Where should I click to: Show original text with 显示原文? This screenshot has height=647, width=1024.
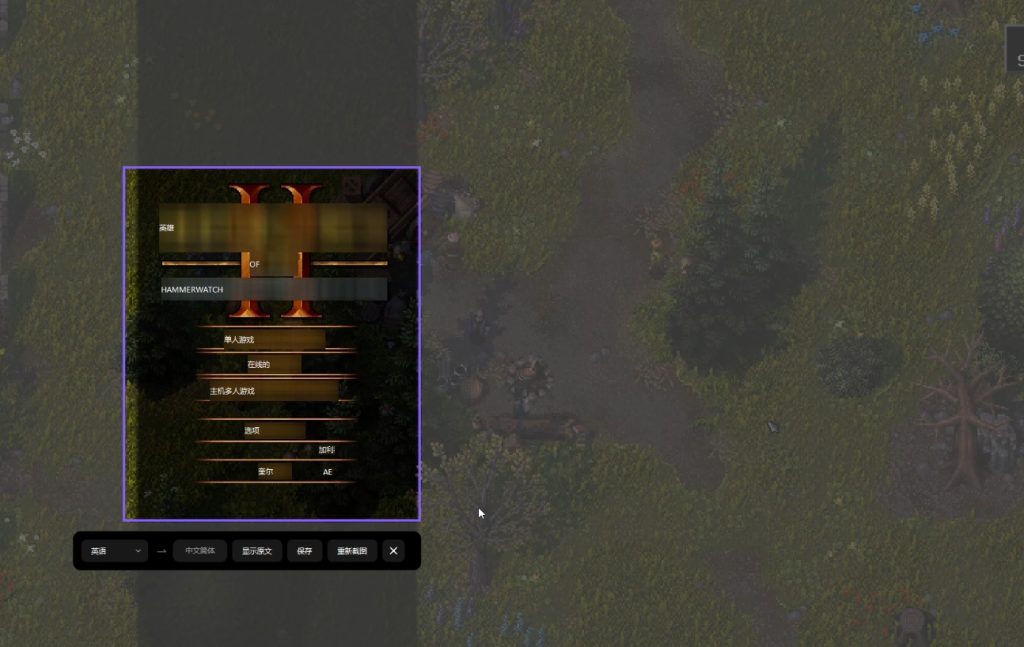[257, 551]
